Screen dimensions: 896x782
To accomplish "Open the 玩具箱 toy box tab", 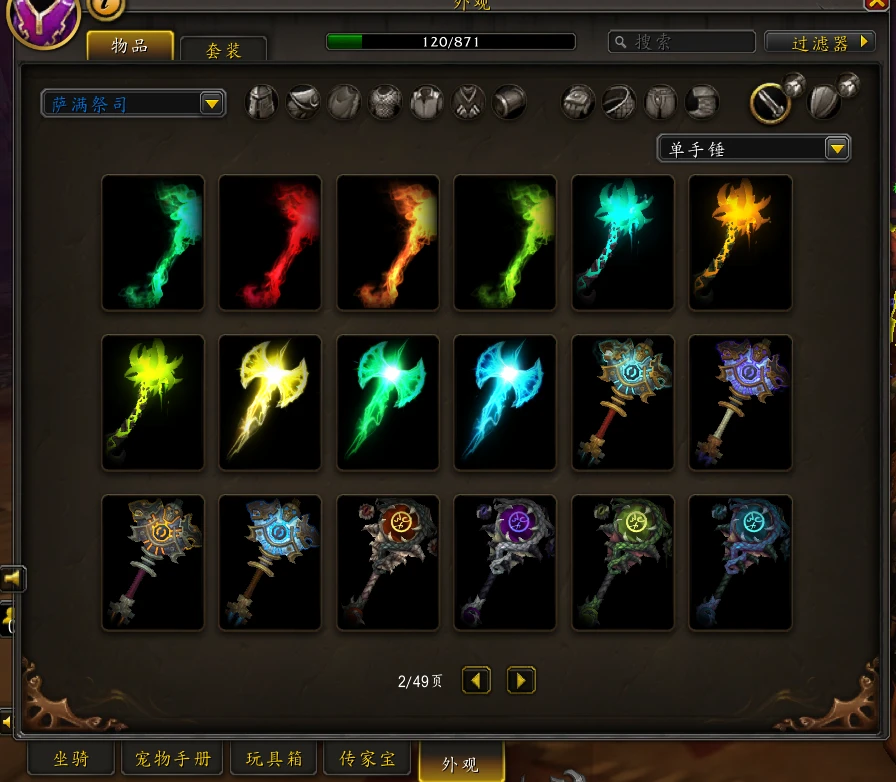I will (275, 759).
